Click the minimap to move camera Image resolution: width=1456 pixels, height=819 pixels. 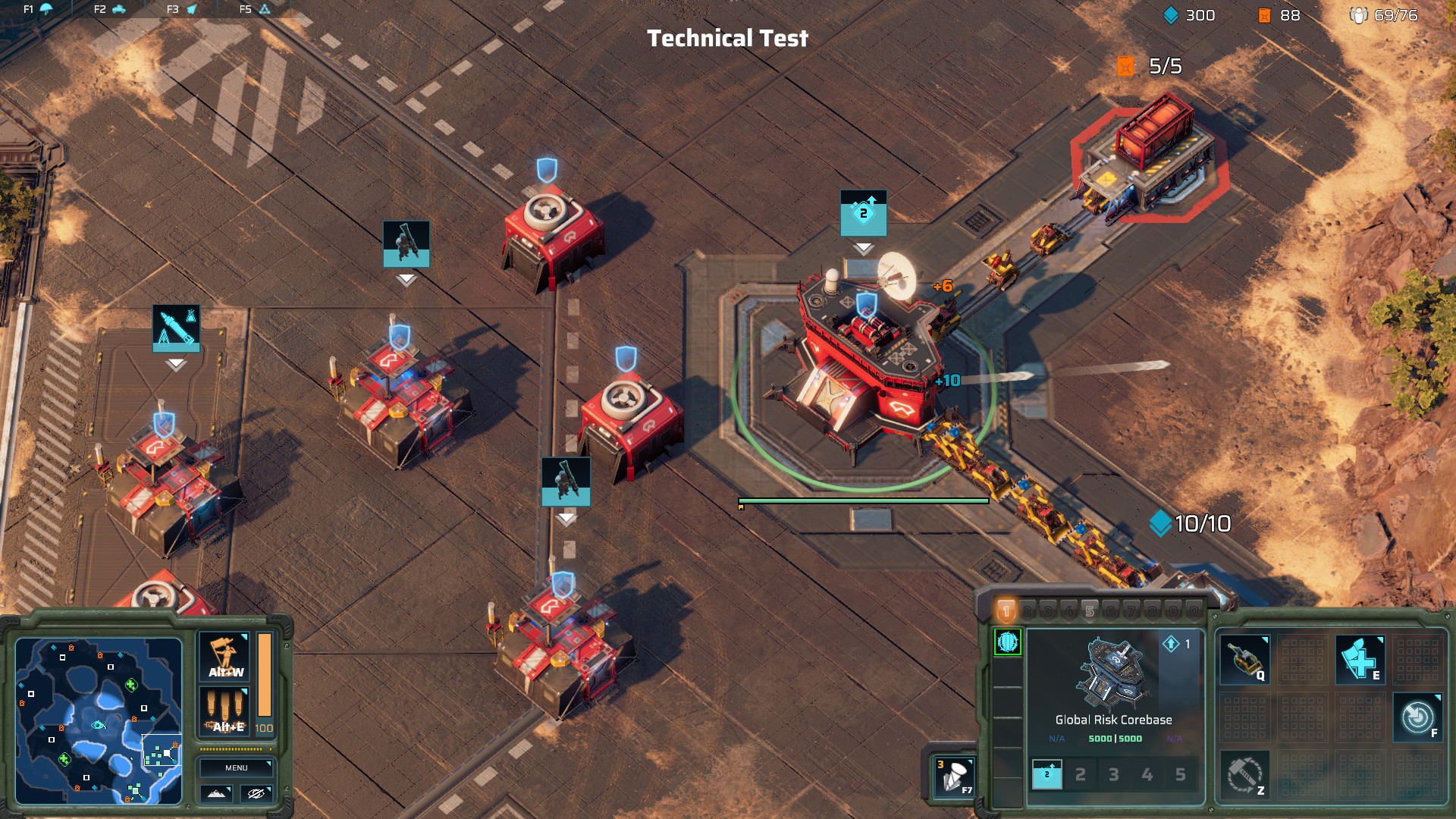99,720
